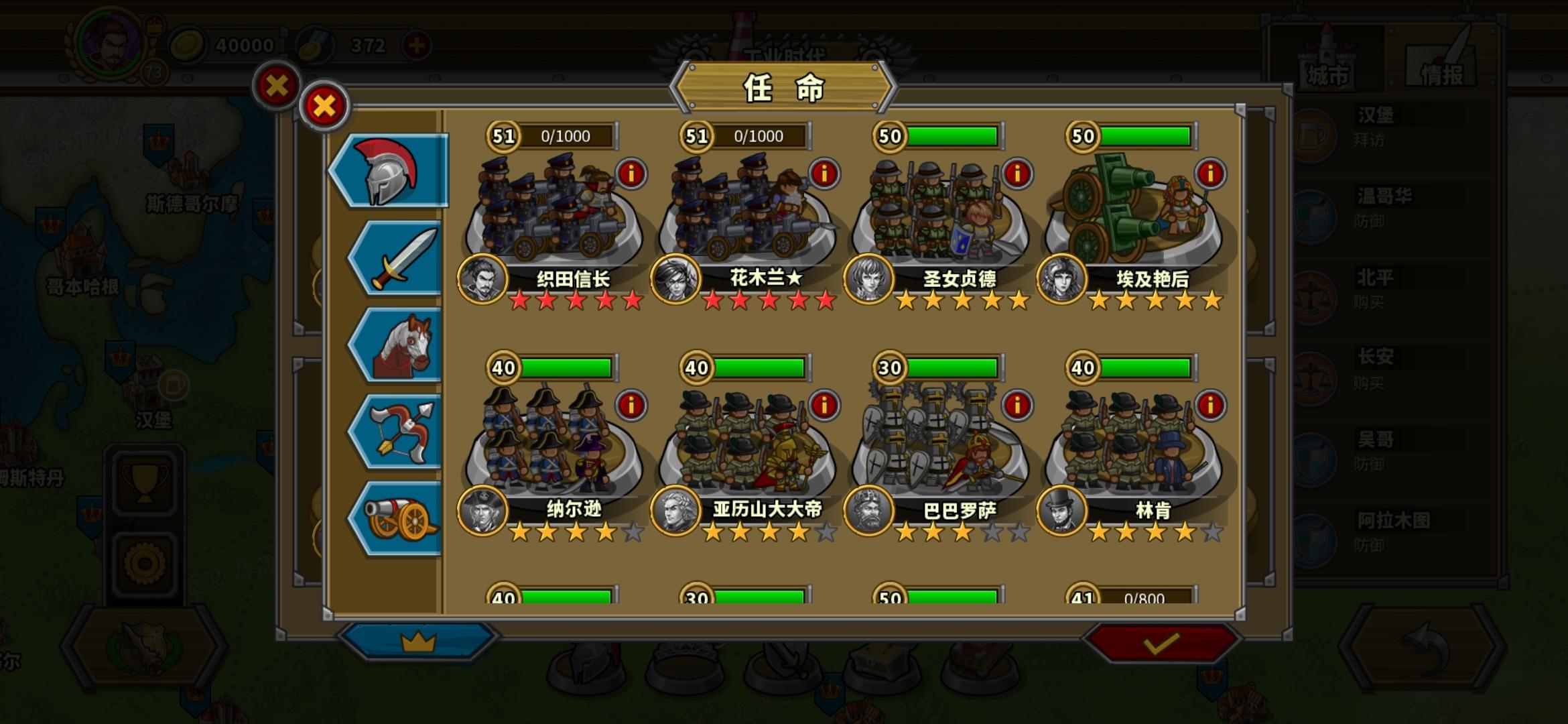The image size is (1568, 724).
Task: Click the plus icon beside the medal count
Action: click(x=416, y=44)
